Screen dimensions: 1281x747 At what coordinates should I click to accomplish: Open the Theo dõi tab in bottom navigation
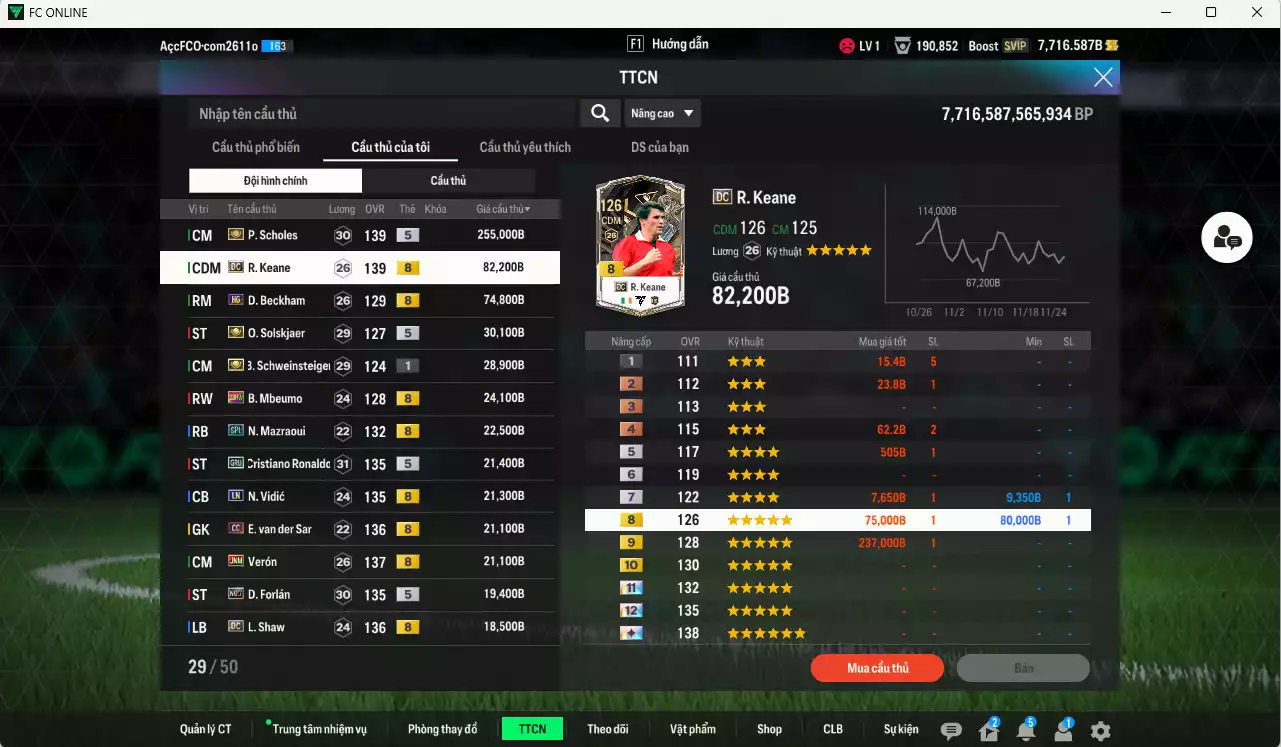coord(608,728)
